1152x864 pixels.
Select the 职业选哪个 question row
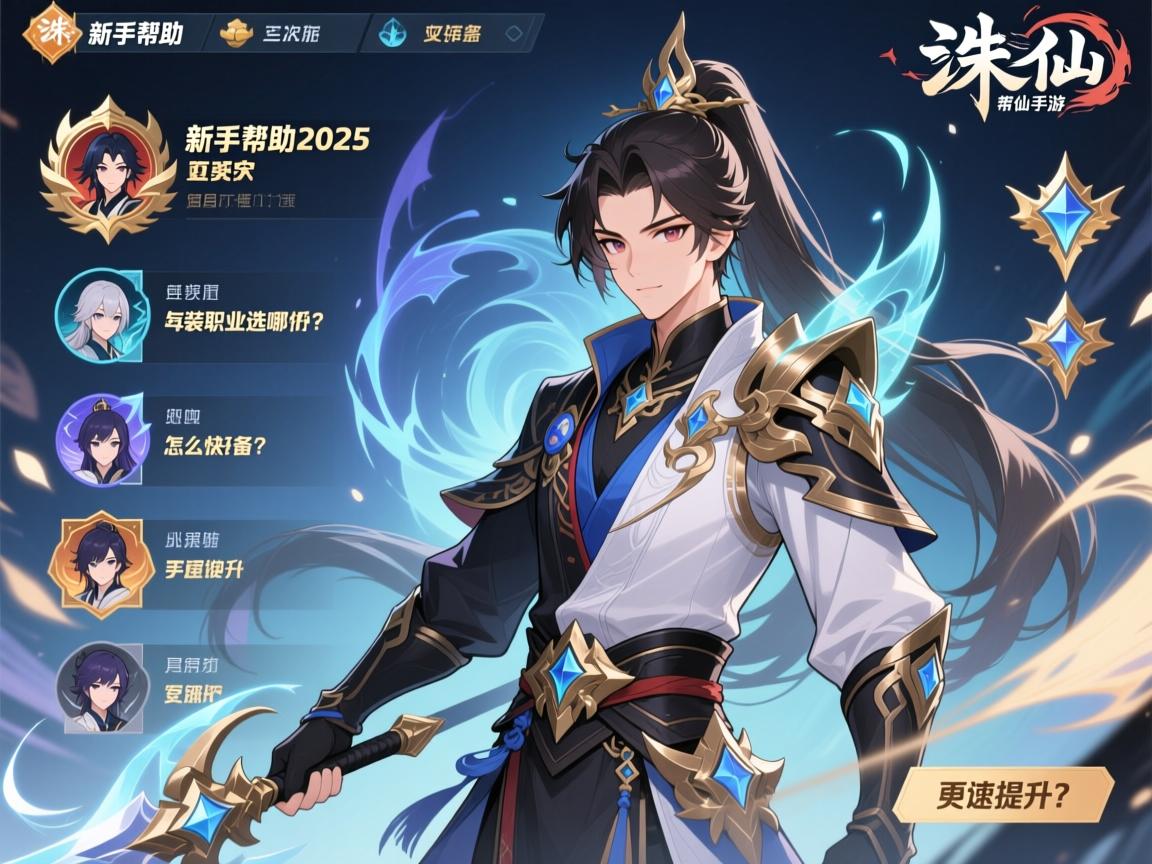(x=247, y=322)
